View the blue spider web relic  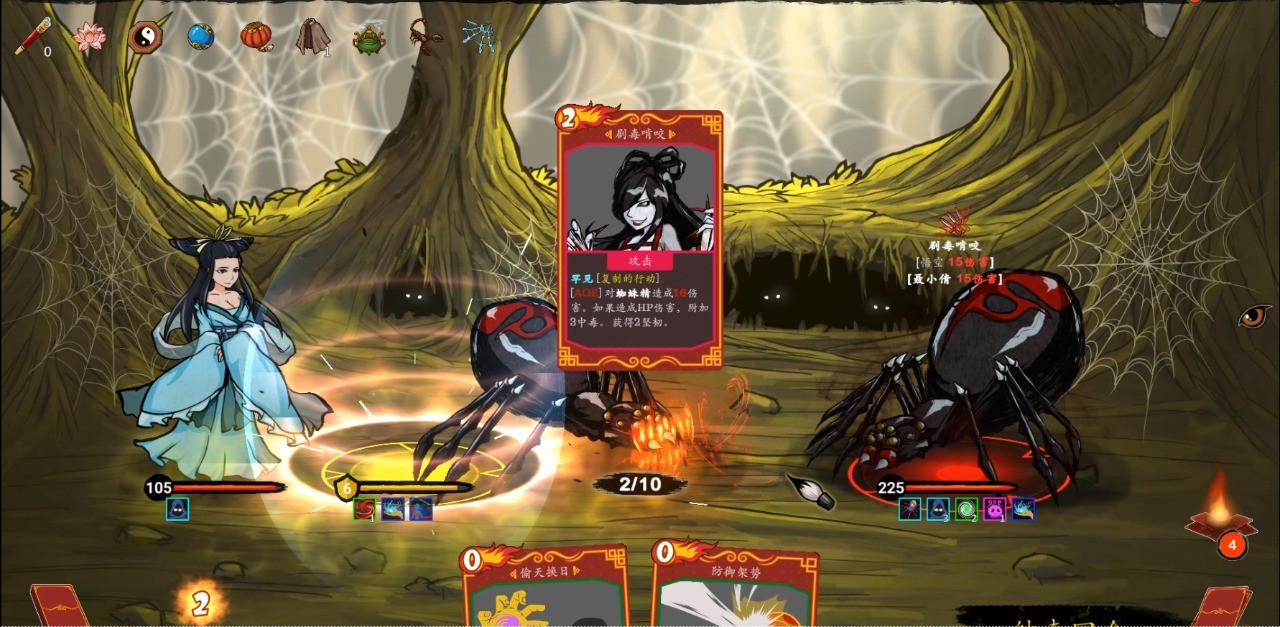479,37
